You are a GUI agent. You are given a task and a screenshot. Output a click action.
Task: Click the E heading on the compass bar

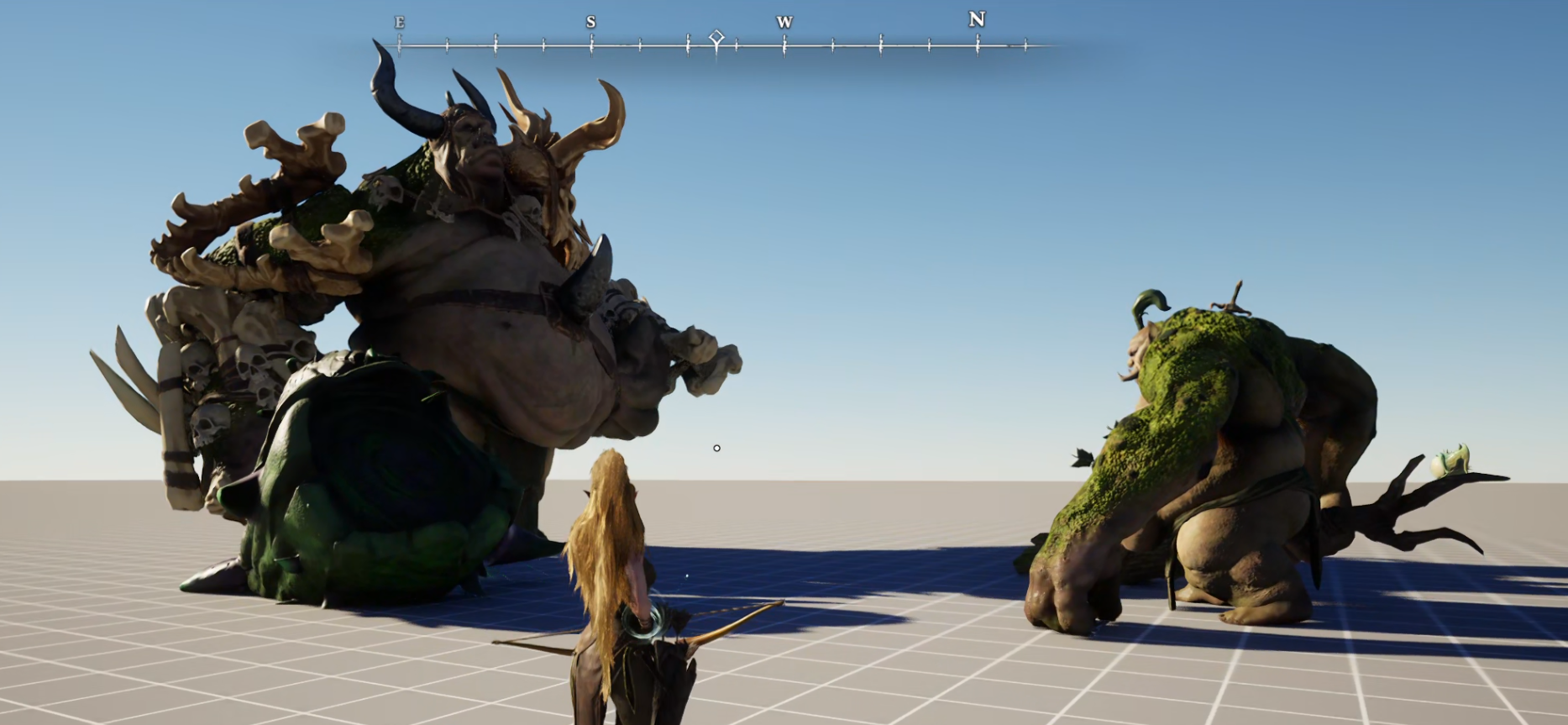click(399, 23)
